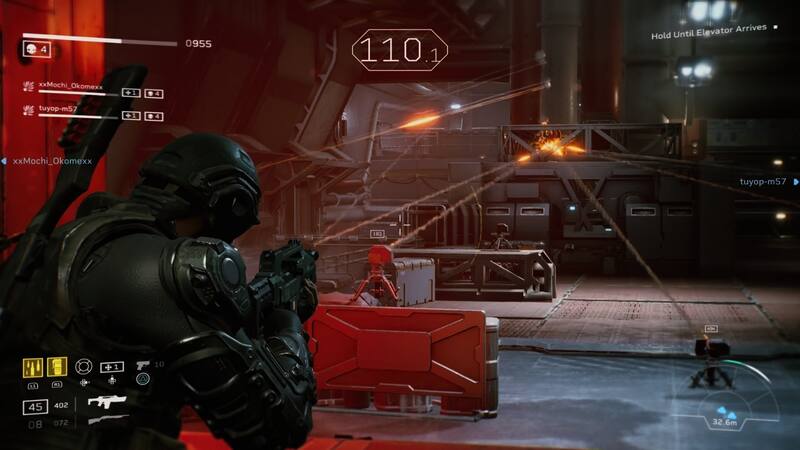Select the bullets ammo ability icon
800x450 pixels.
[31, 368]
